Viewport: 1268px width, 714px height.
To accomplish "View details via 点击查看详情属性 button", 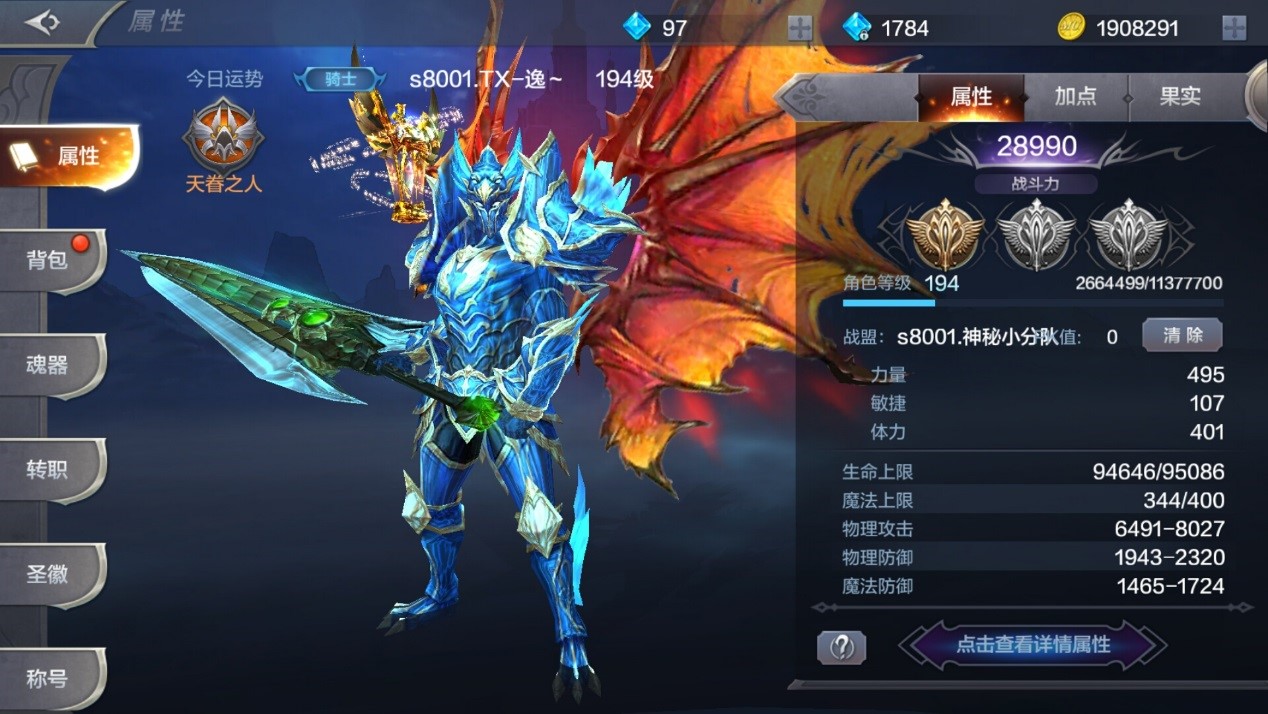I will [x=1033, y=645].
